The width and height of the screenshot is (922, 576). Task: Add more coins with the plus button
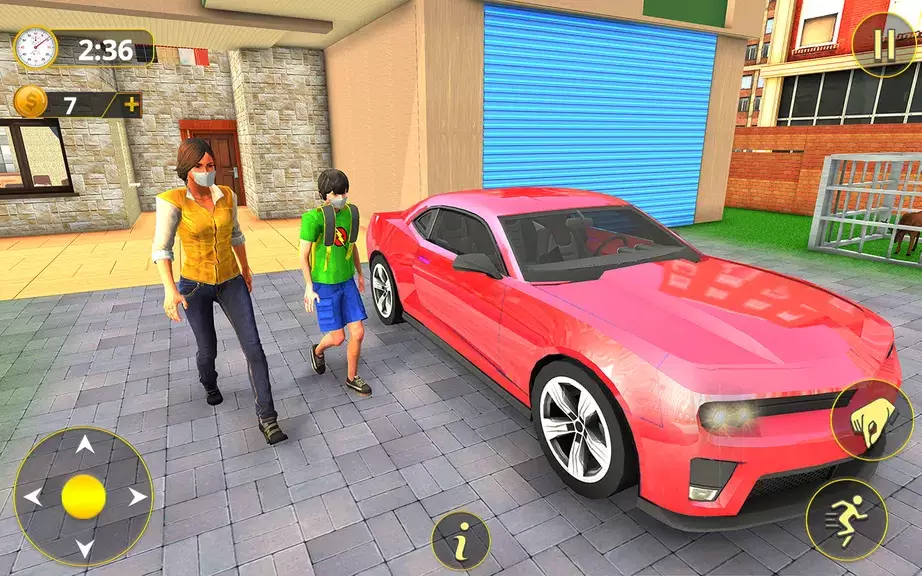[x=128, y=104]
